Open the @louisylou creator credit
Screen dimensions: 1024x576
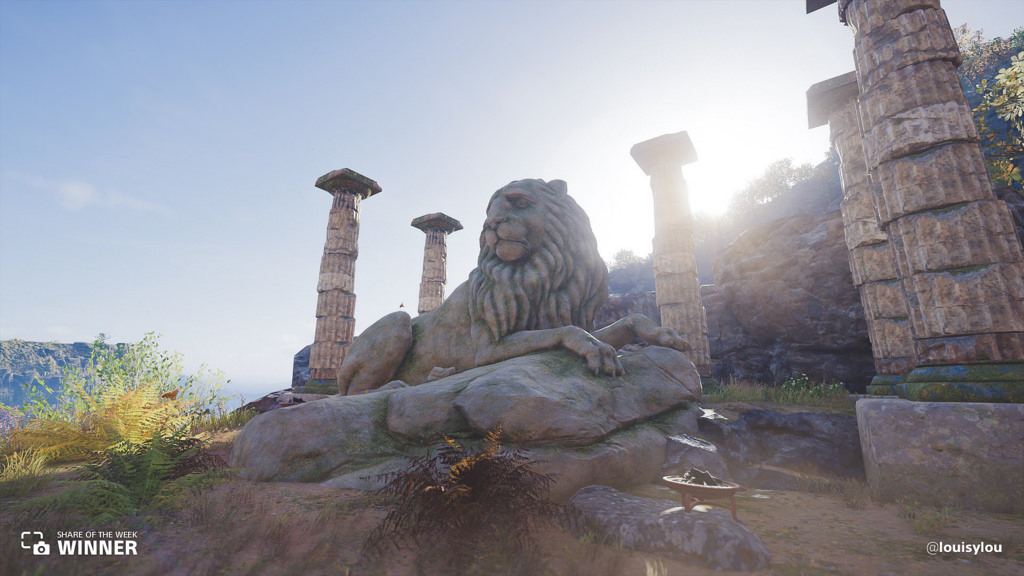pos(963,547)
